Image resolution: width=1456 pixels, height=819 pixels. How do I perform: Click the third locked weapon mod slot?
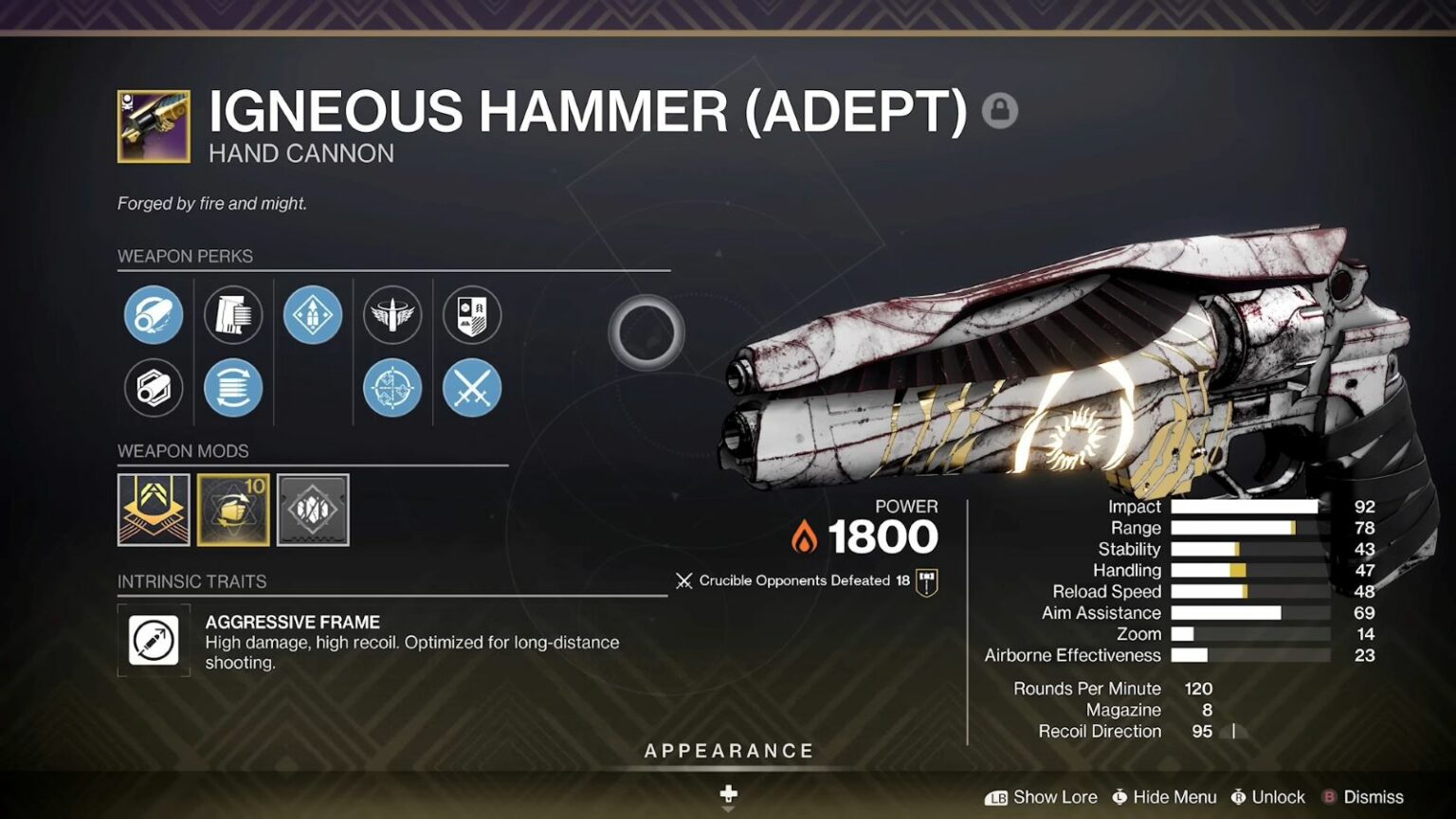[x=315, y=509]
